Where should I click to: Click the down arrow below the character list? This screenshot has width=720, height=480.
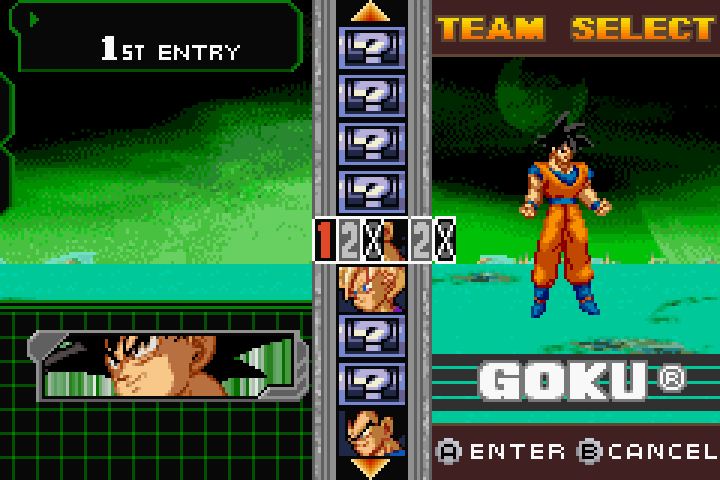(x=371, y=467)
